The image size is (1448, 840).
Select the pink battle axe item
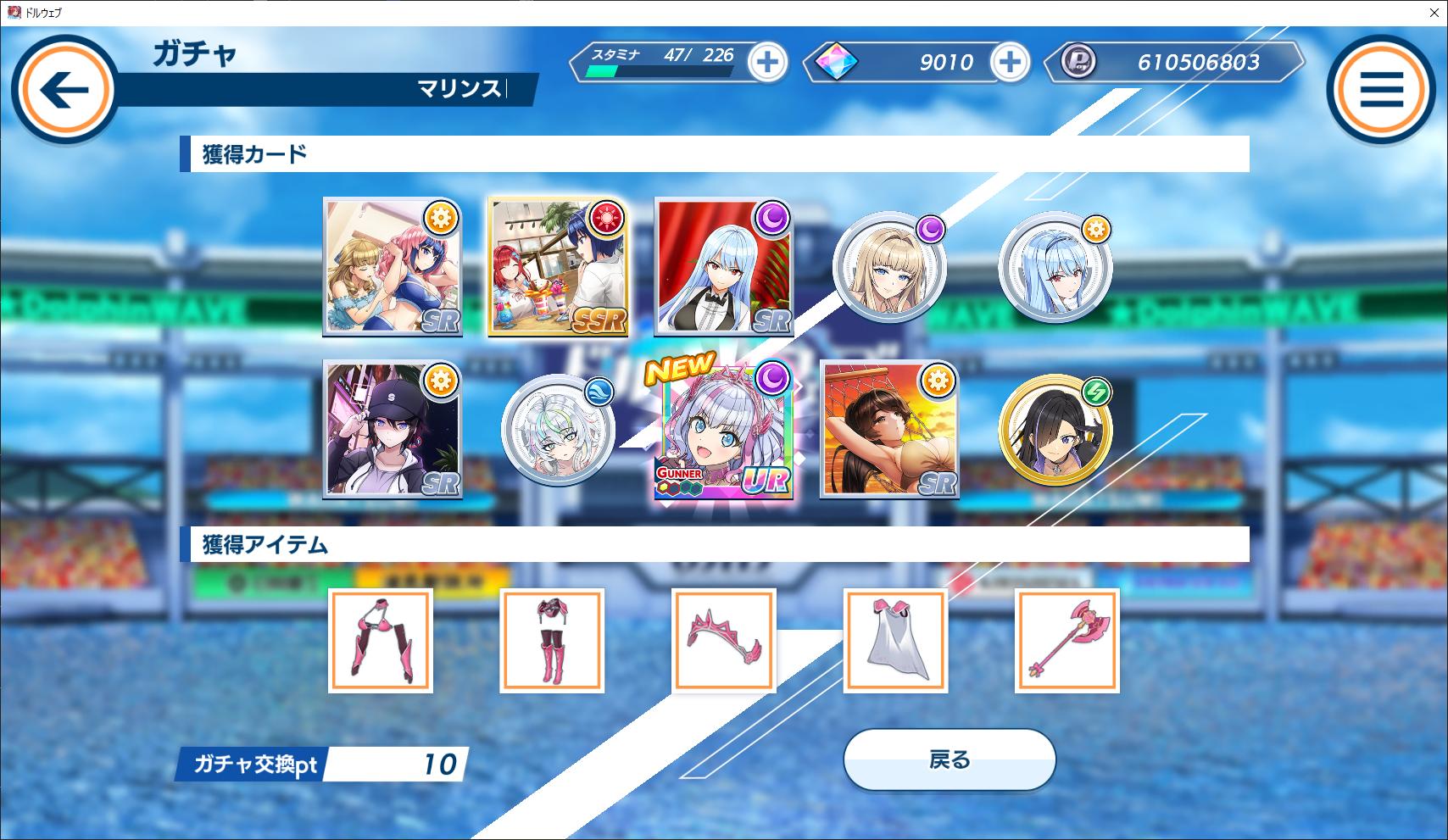[x=1067, y=641]
